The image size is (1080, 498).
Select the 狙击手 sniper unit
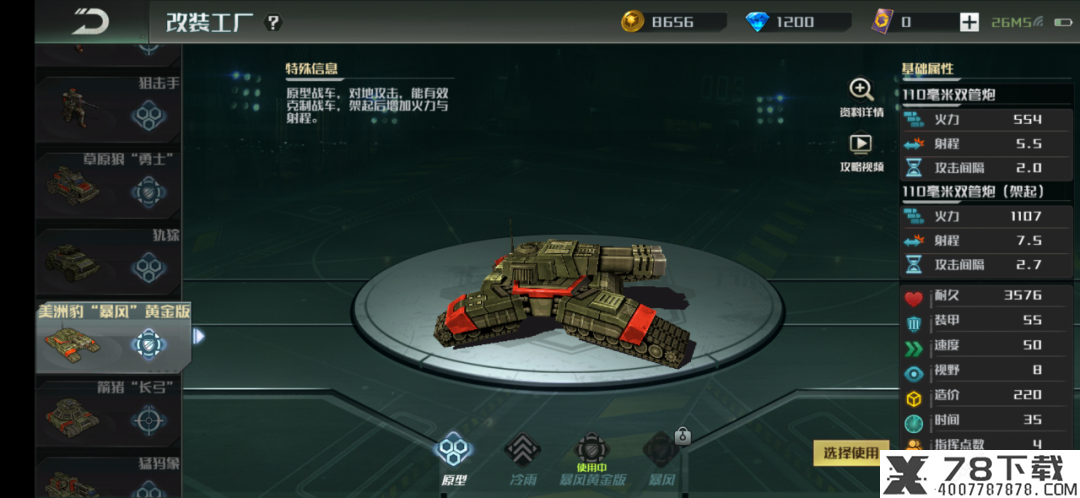pyautogui.click(x=108, y=112)
